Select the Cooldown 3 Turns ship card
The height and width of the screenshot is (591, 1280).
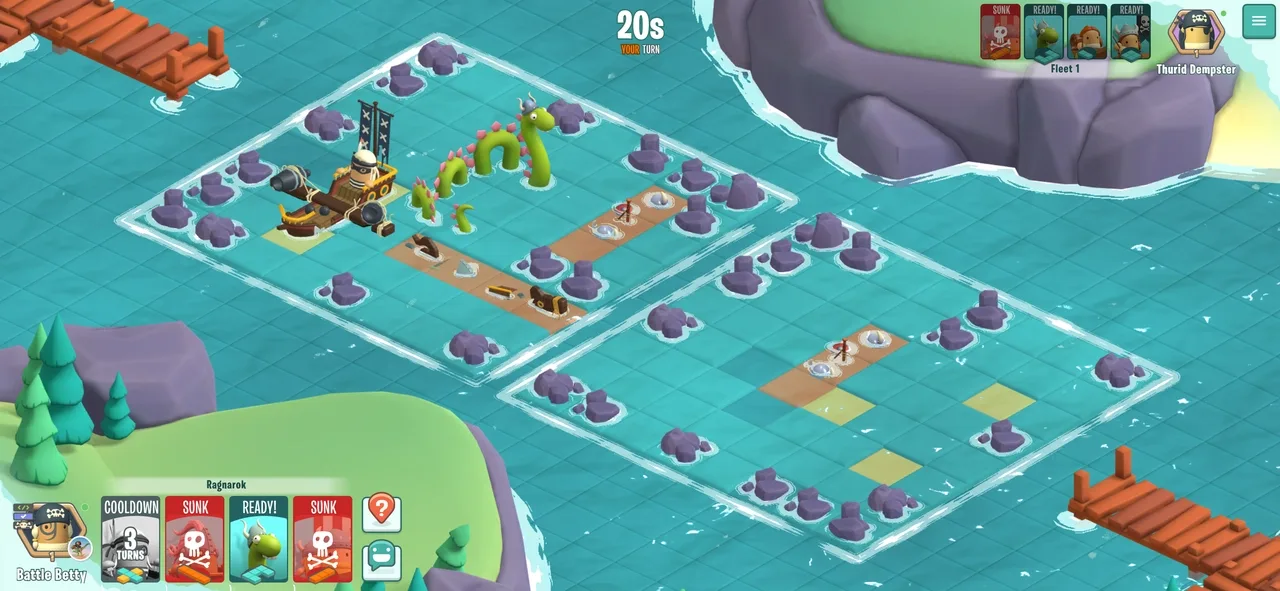(130, 539)
